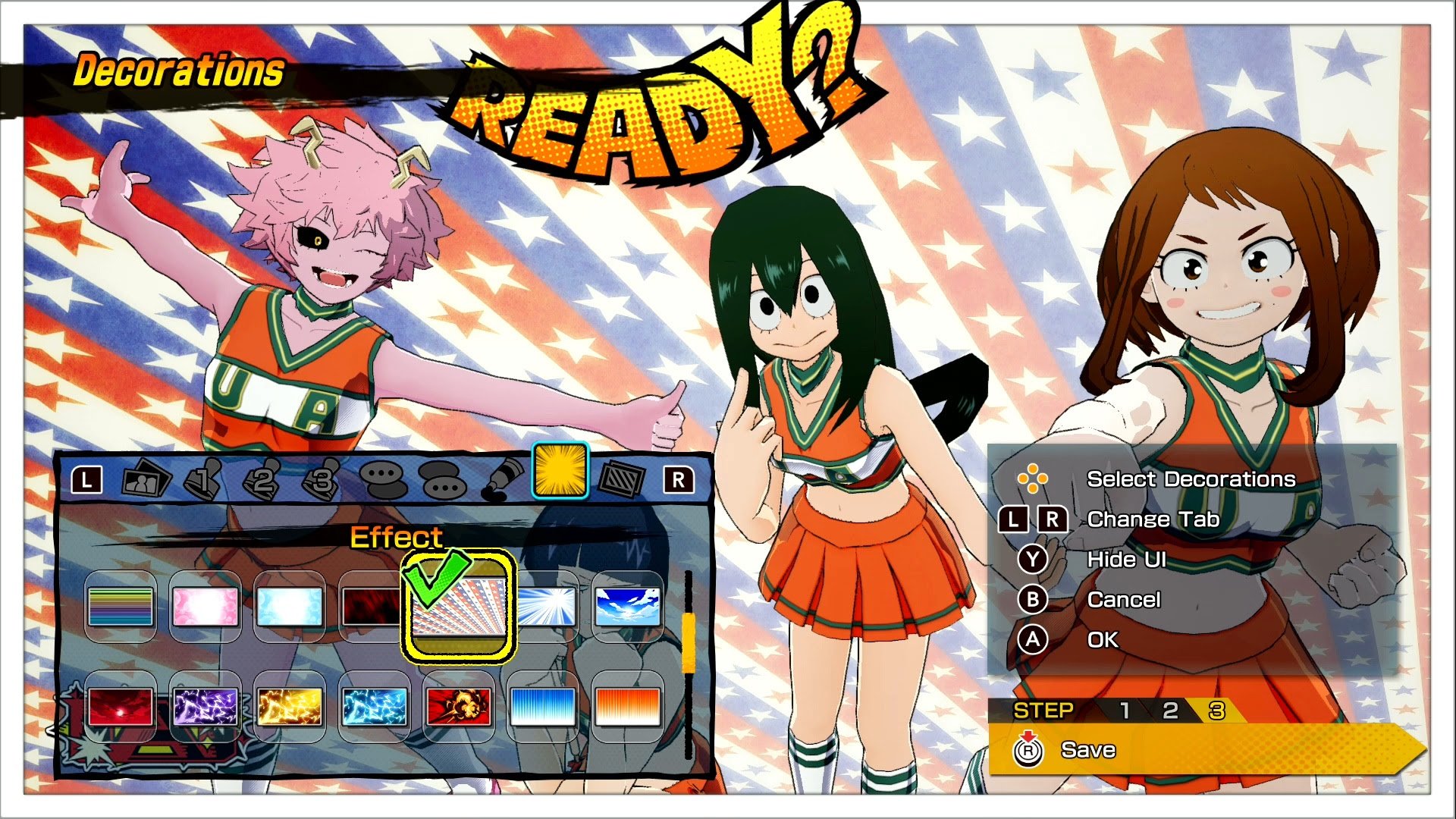Screen dimensions: 1456x819
Task: Select the number 2 stamp tab
Action: pyautogui.click(x=262, y=478)
